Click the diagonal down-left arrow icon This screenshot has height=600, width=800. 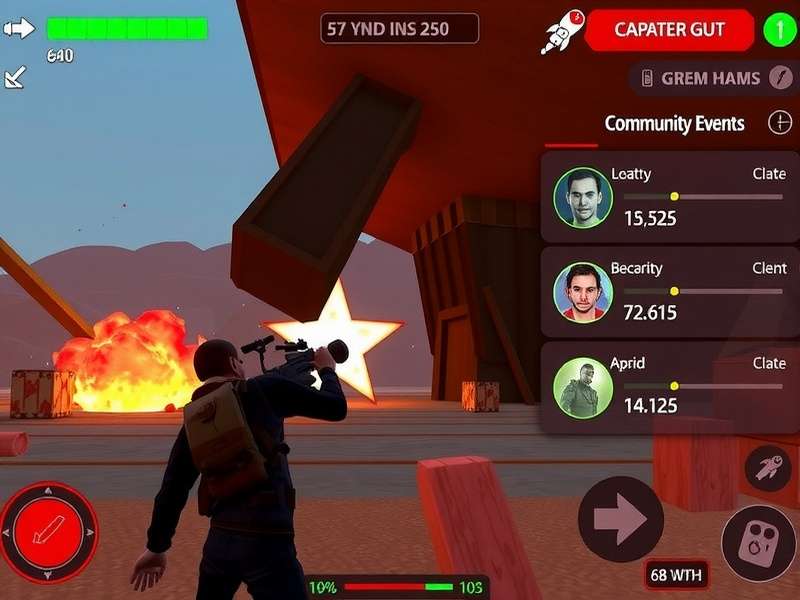click(15, 78)
